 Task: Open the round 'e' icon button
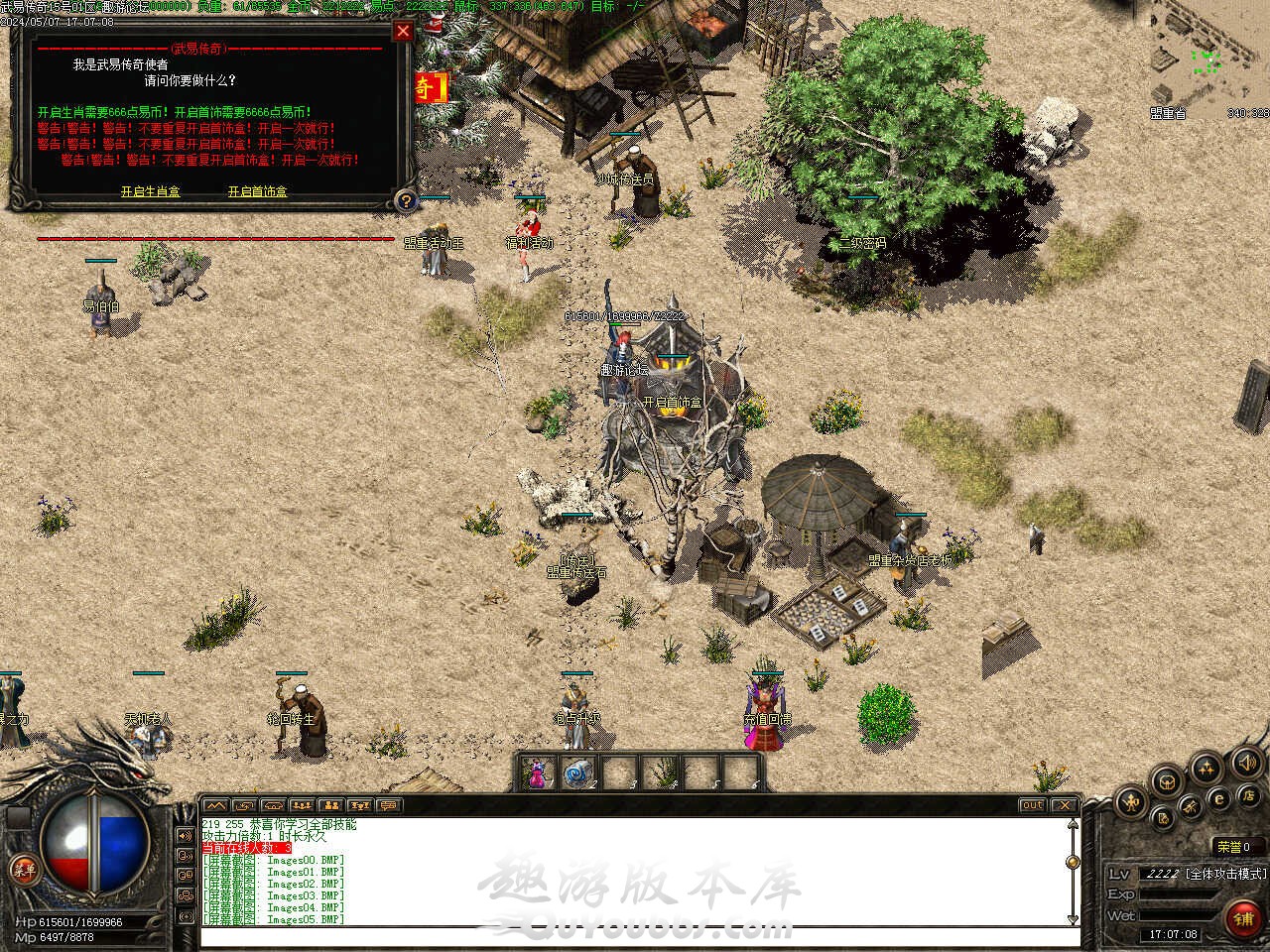pos(1218,798)
